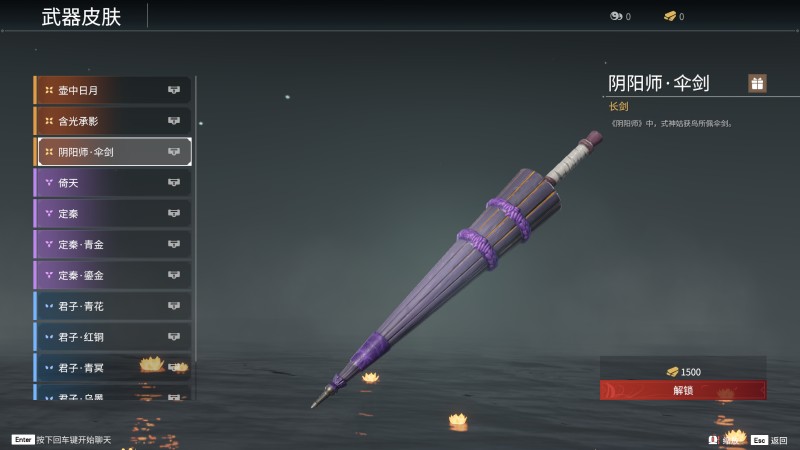This screenshot has width=800, height=450.
Task: Open the gift box icon beside skin title
Action: 757,84
